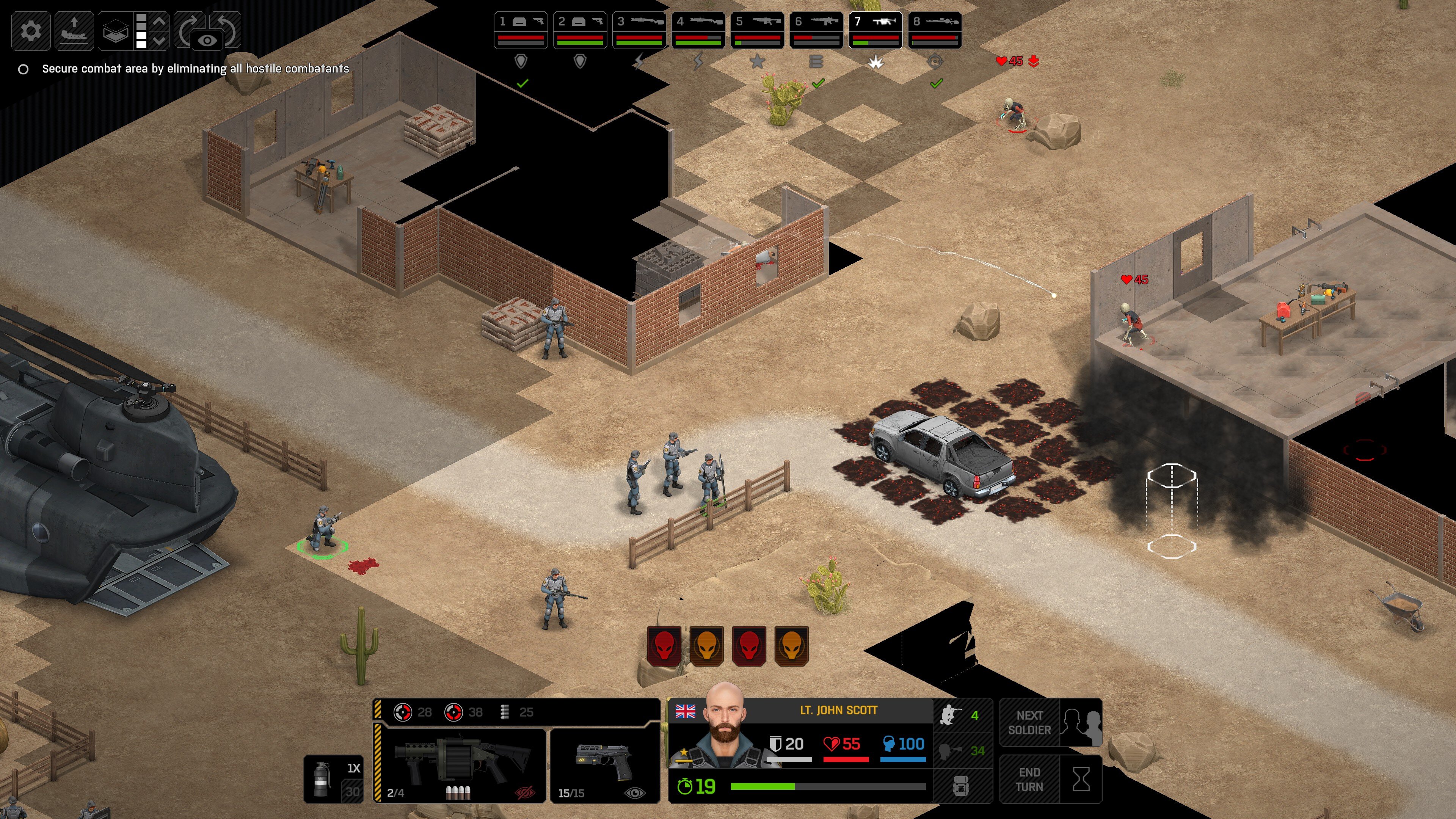Screen dimensions: 1456x819
Task: Switch to soldier 8 with sniper rifle
Action: [935, 30]
